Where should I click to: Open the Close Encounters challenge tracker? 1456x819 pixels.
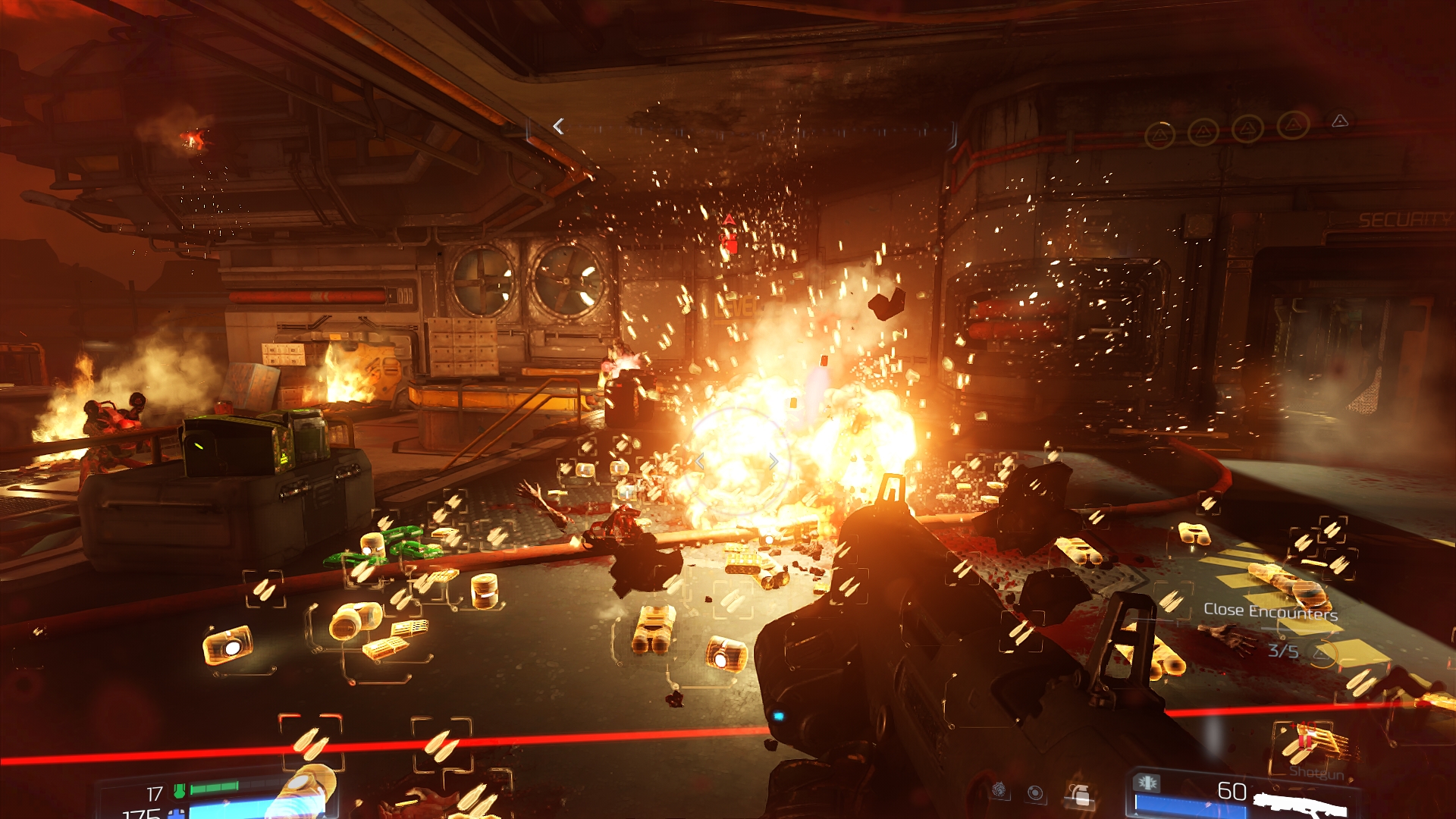[x=1270, y=611]
